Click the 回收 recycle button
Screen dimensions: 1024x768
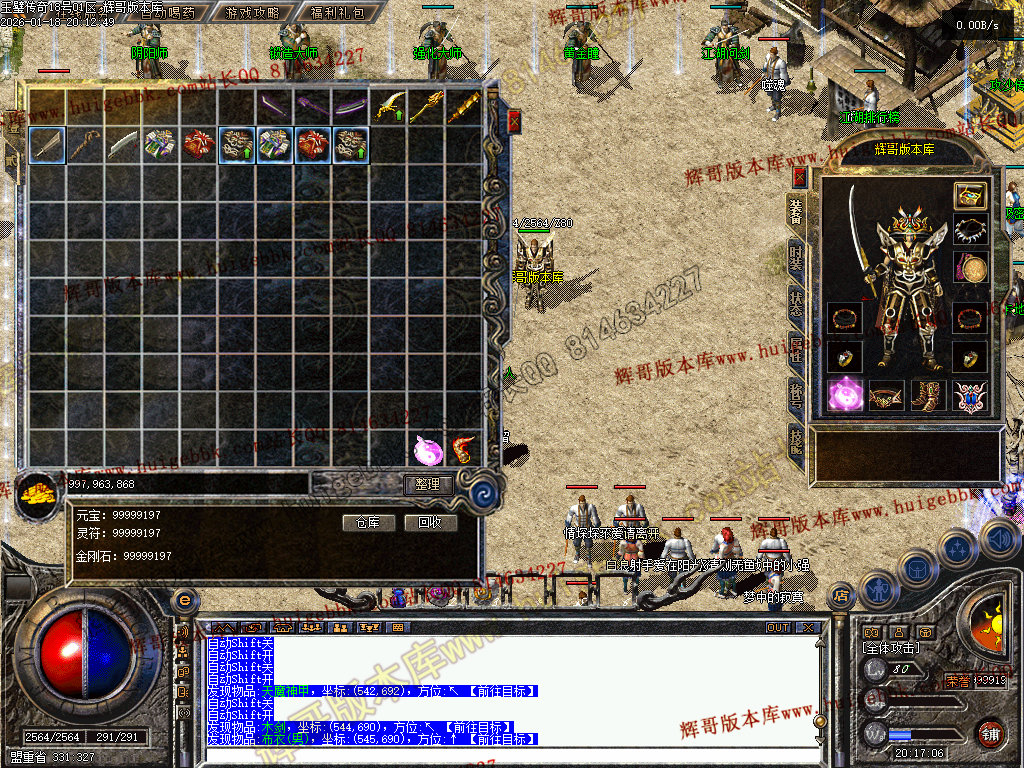tap(430, 522)
